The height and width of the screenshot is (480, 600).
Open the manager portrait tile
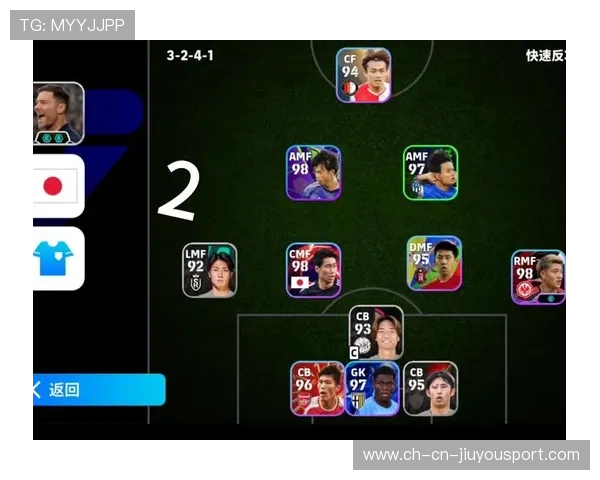point(58,113)
